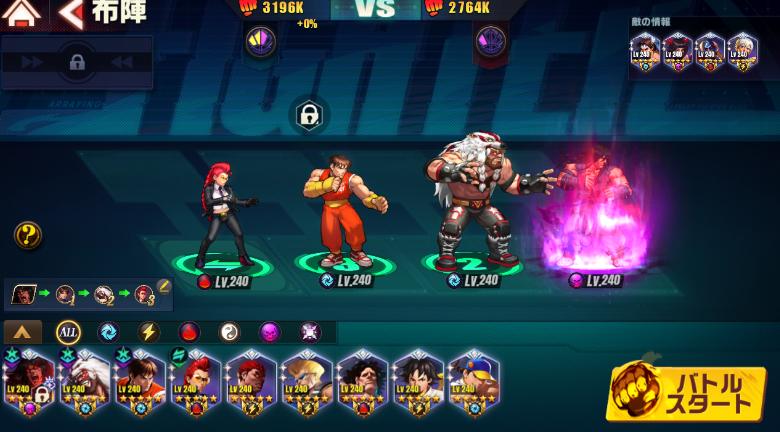Open the yellow question mark help
780x432 pixels.
pyautogui.click(x=27, y=236)
